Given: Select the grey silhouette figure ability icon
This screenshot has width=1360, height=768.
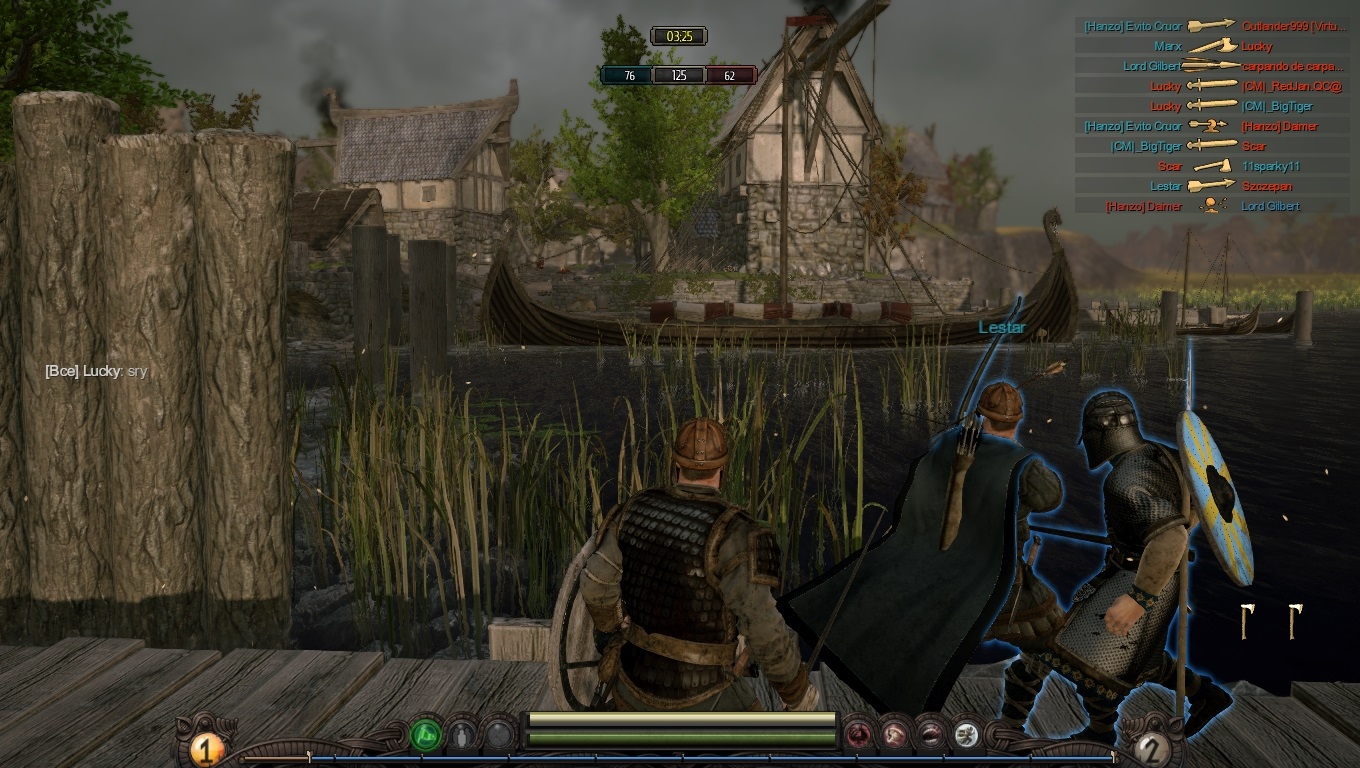Looking at the screenshot, I should click(x=462, y=737).
